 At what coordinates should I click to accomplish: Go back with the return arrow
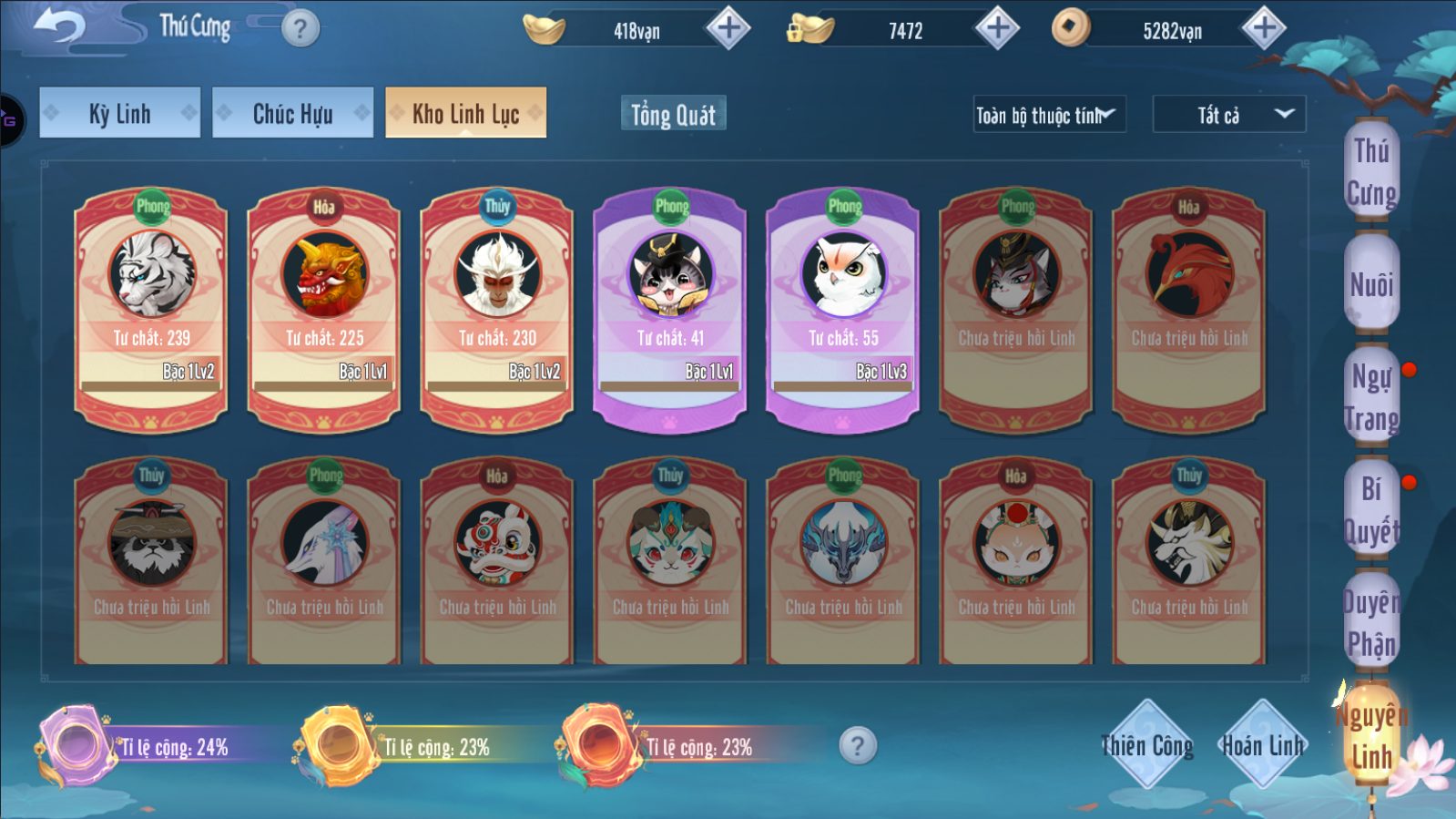click(60, 26)
